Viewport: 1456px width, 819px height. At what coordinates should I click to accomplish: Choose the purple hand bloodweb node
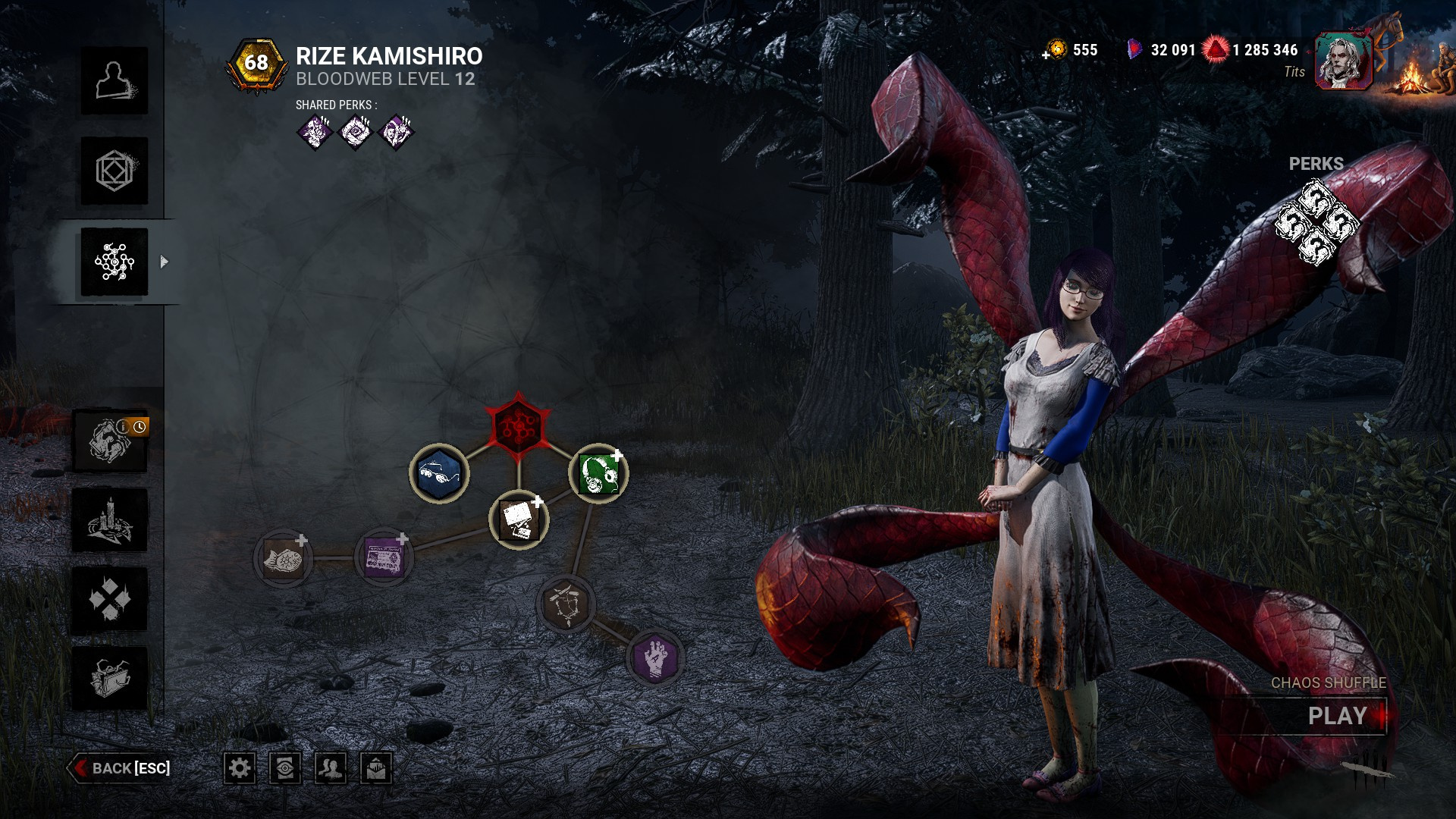[655, 657]
